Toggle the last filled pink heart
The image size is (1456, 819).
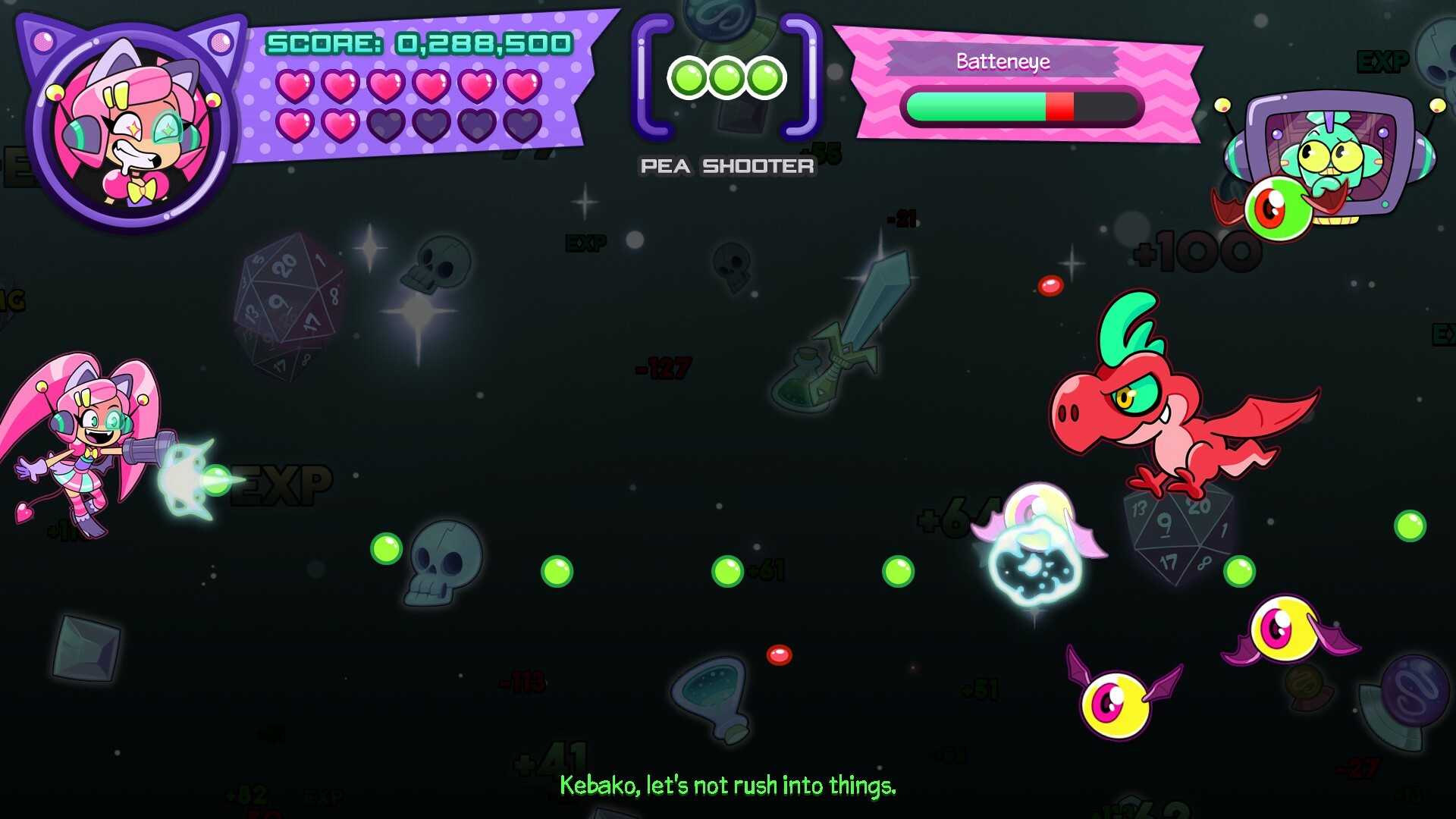pyautogui.click(x=339, y=125)
